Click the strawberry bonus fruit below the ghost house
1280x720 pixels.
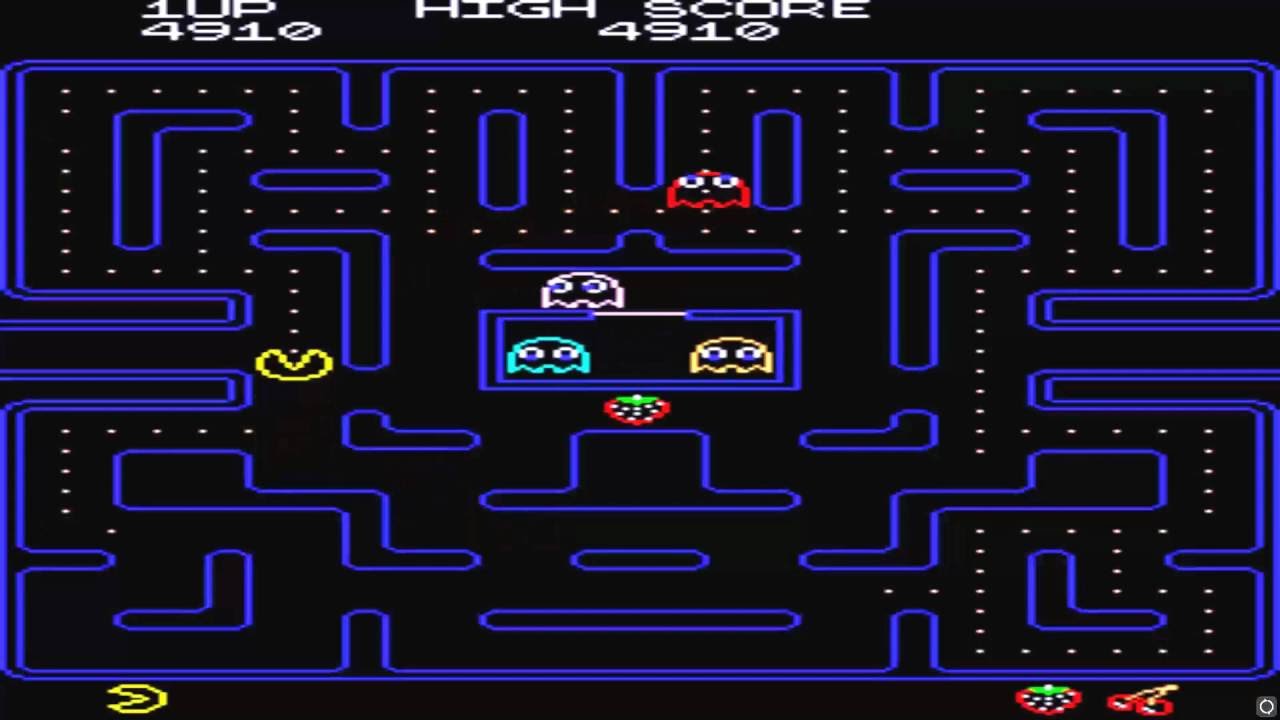point(638,409)
